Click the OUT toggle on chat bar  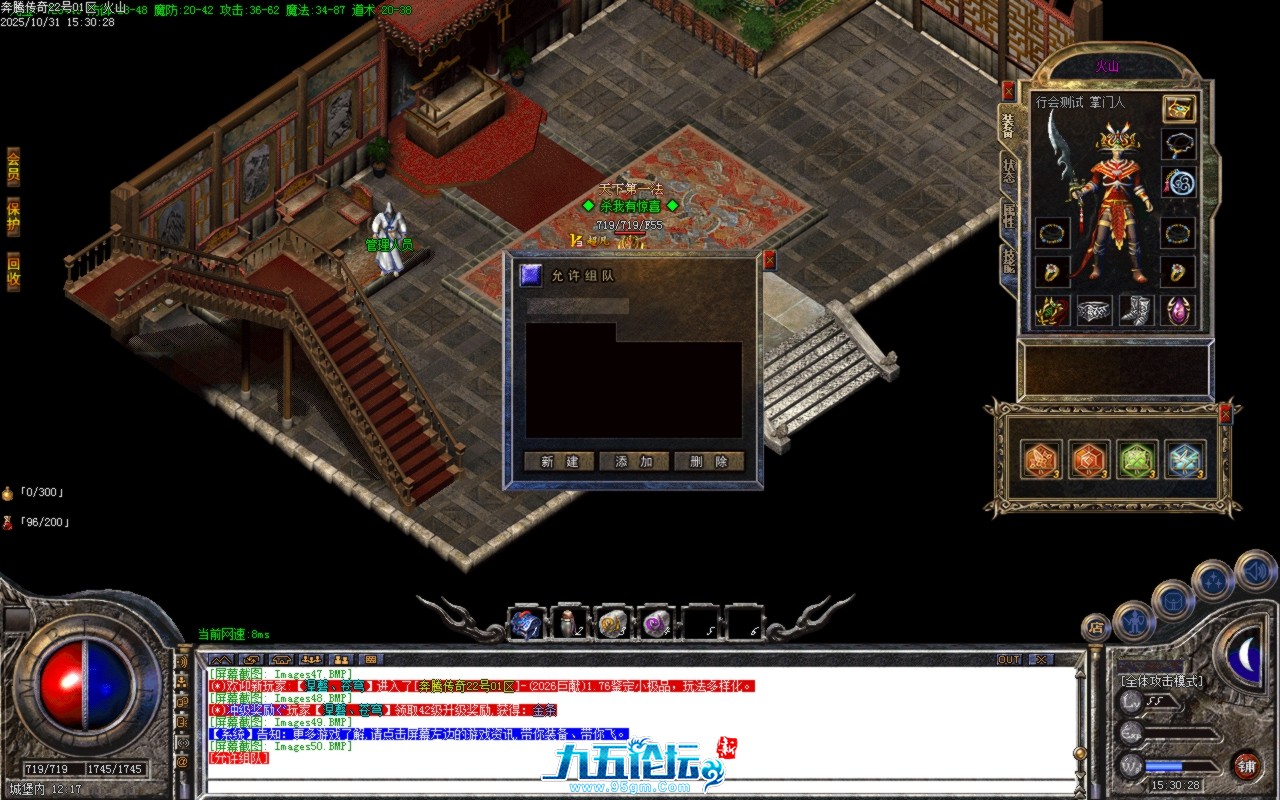coord(1009,659)
